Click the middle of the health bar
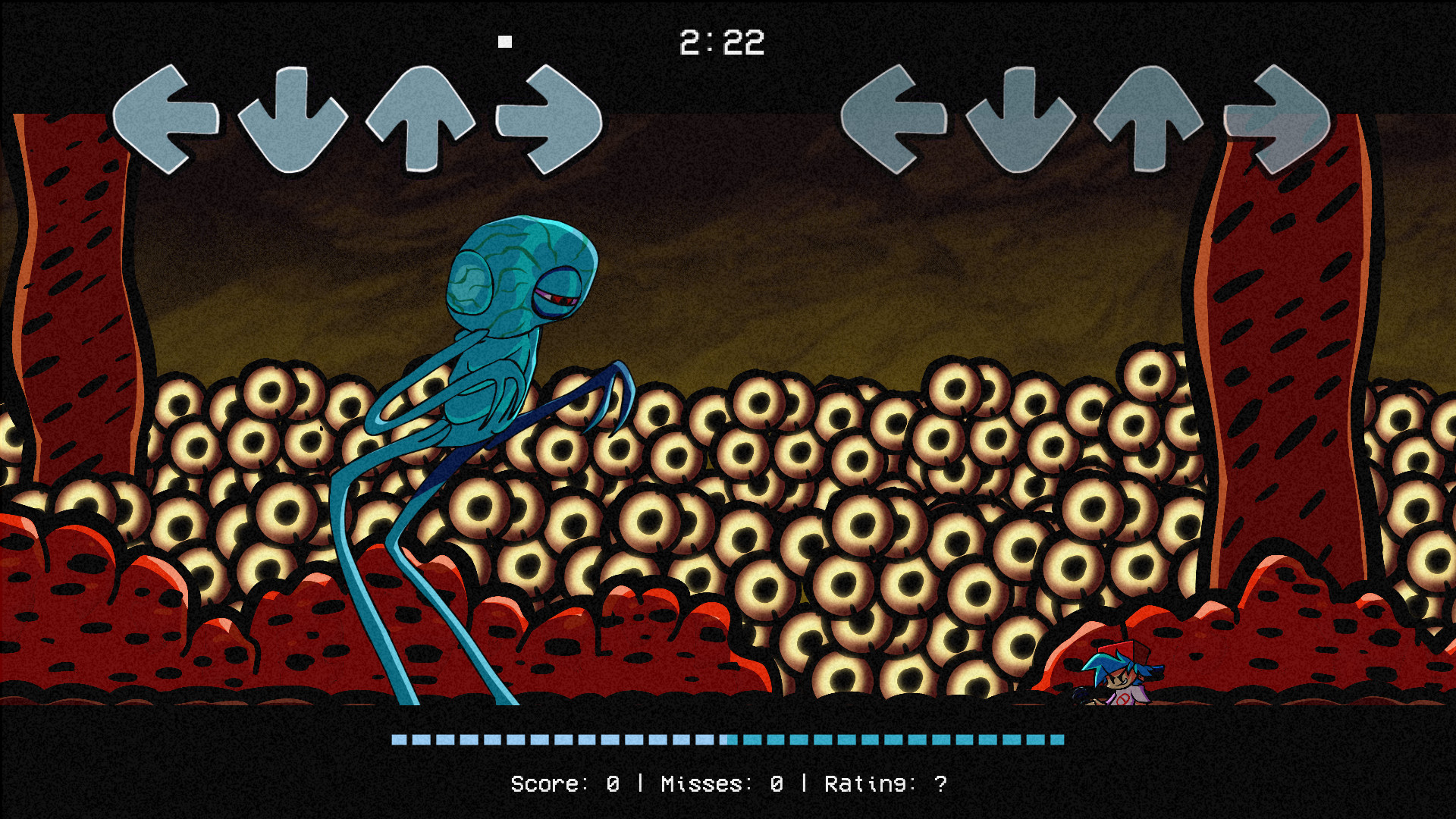Viewport: 1456px width, 819px height. (728, 739)
